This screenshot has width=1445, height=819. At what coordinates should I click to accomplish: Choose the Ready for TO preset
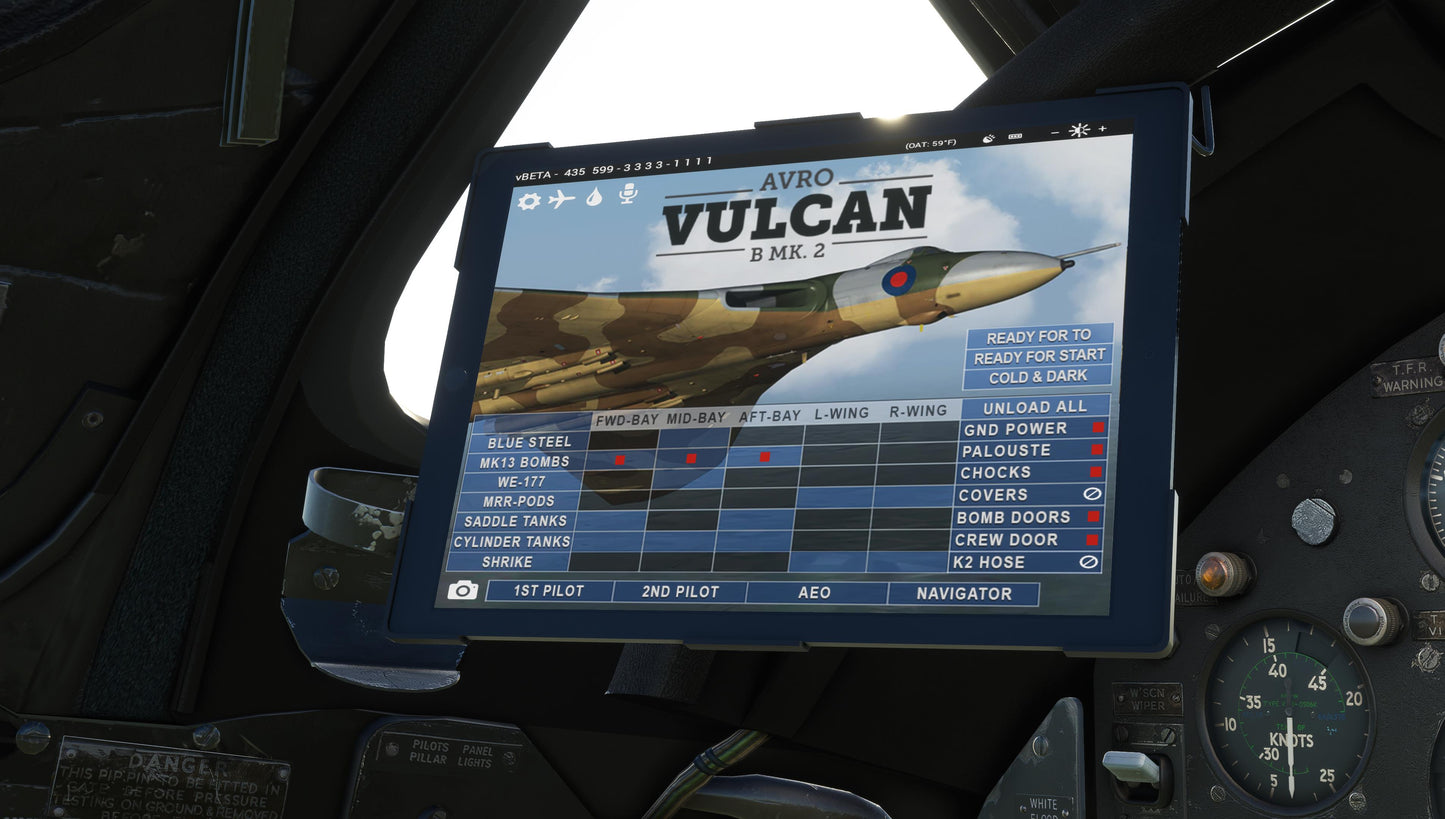tap(1038, 336)
